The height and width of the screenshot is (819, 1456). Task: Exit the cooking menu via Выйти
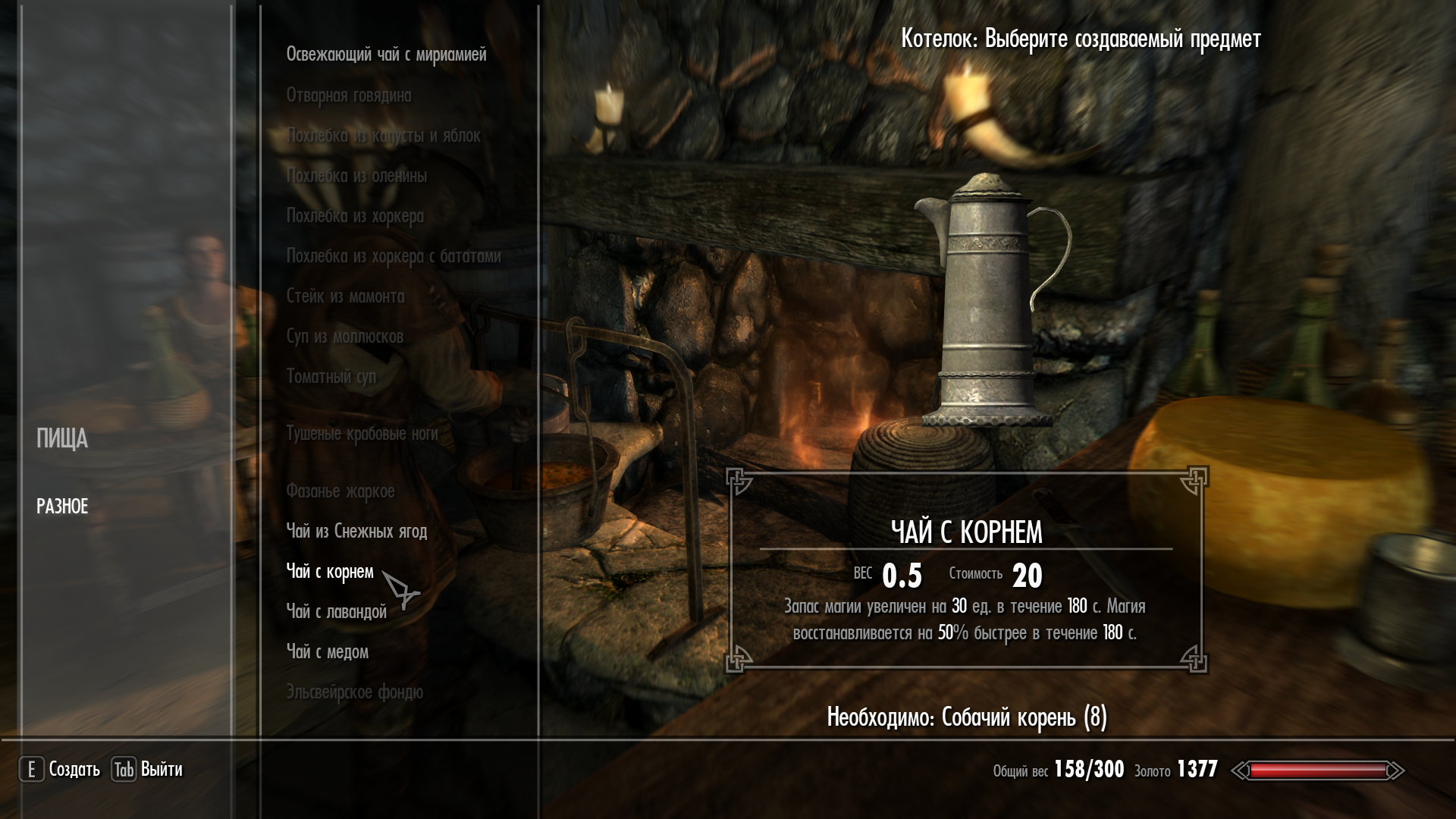tap(148, 770)
